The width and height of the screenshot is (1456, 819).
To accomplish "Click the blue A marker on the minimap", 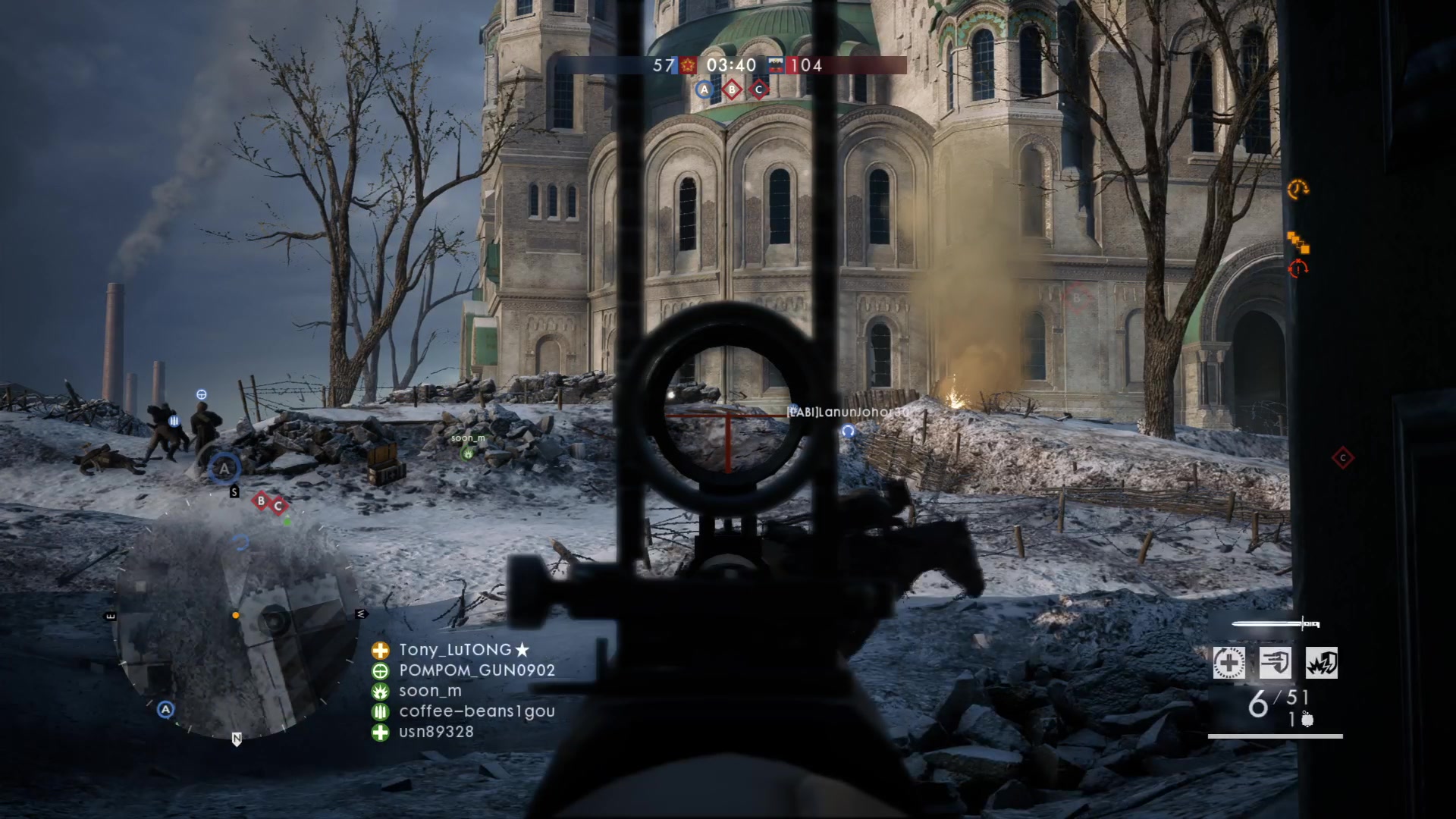I will tap(165, 710).
